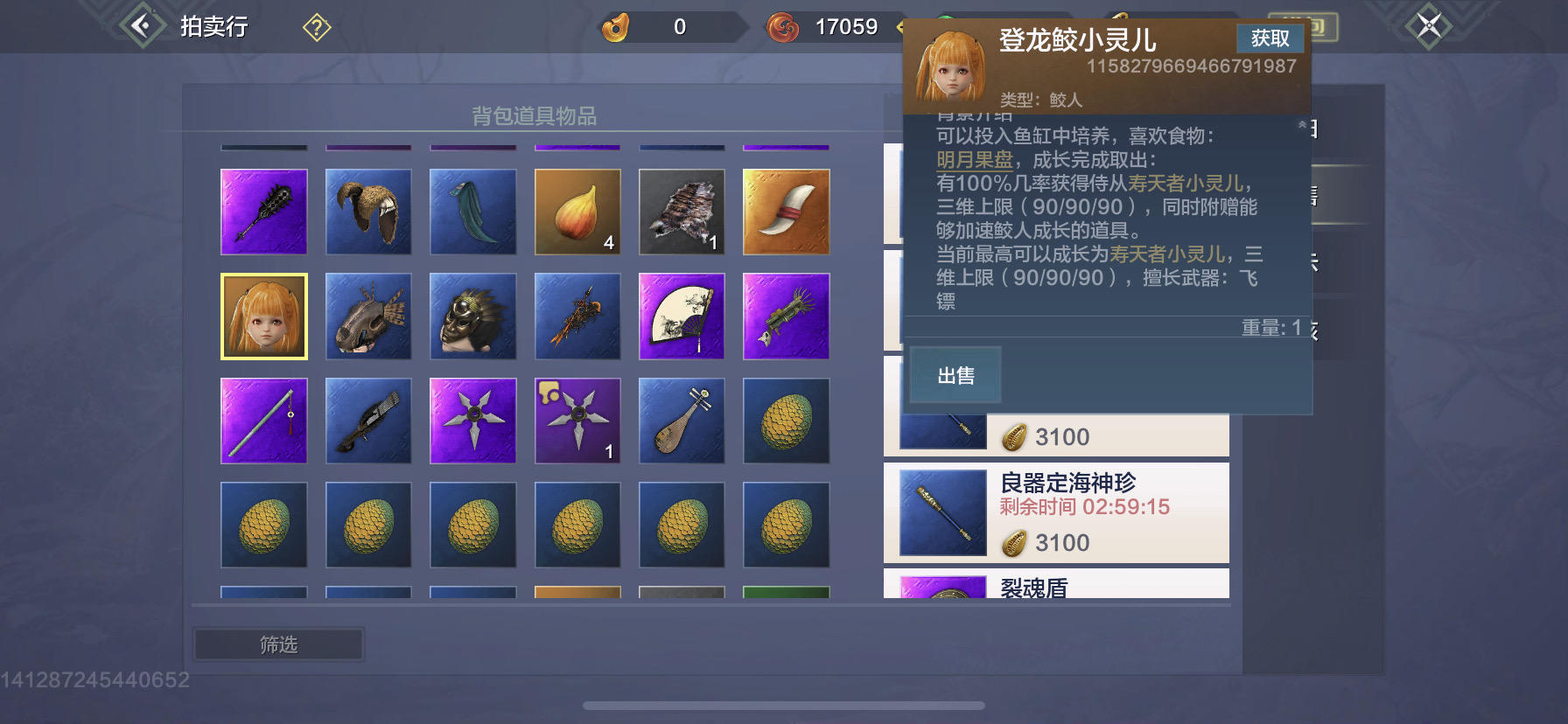1568x724 pixels.
Task: Open the 良器定海神珍 auction listing
Action: point(1056,514)
